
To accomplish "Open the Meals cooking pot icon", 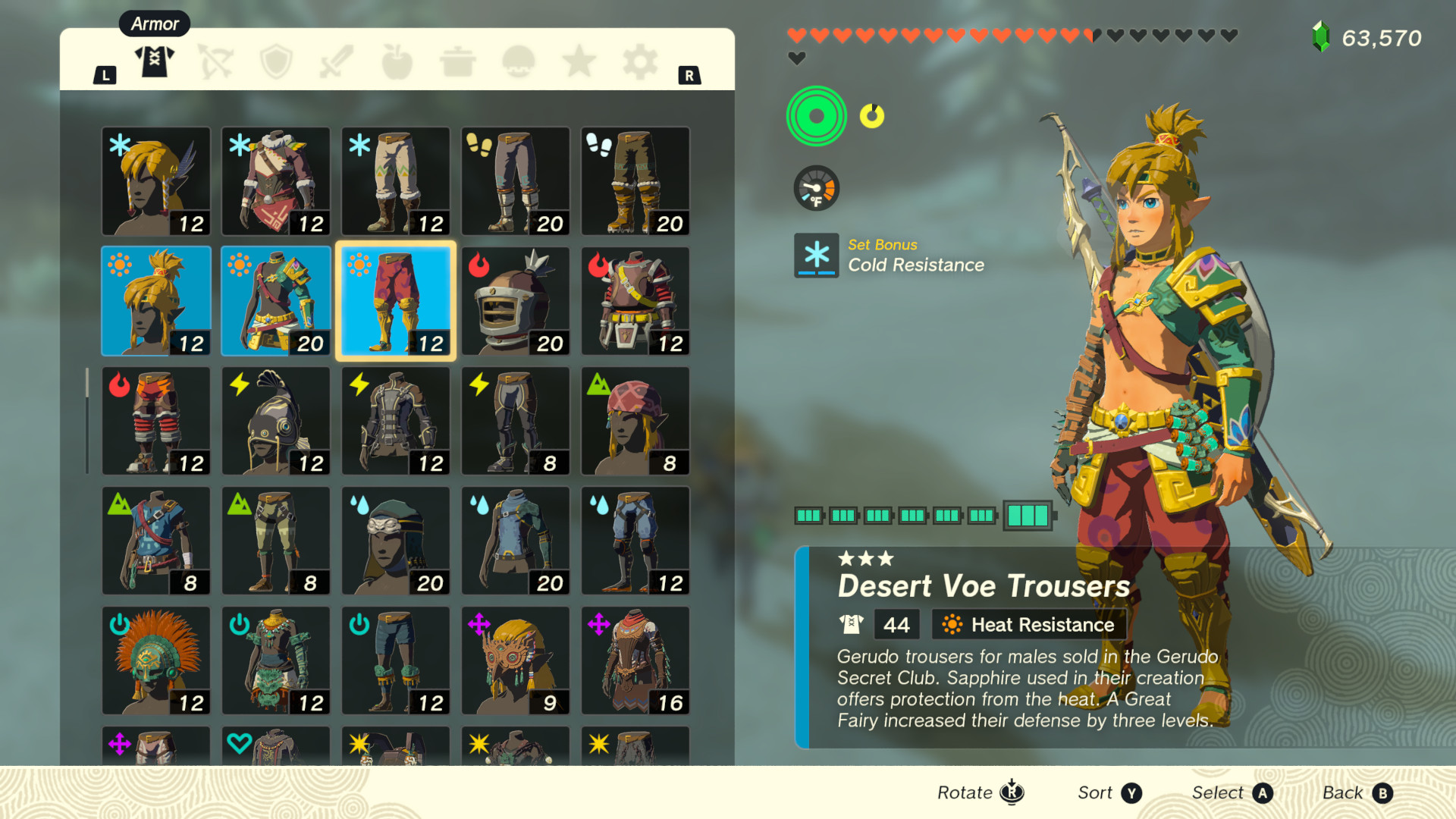I will pos(457,61).
